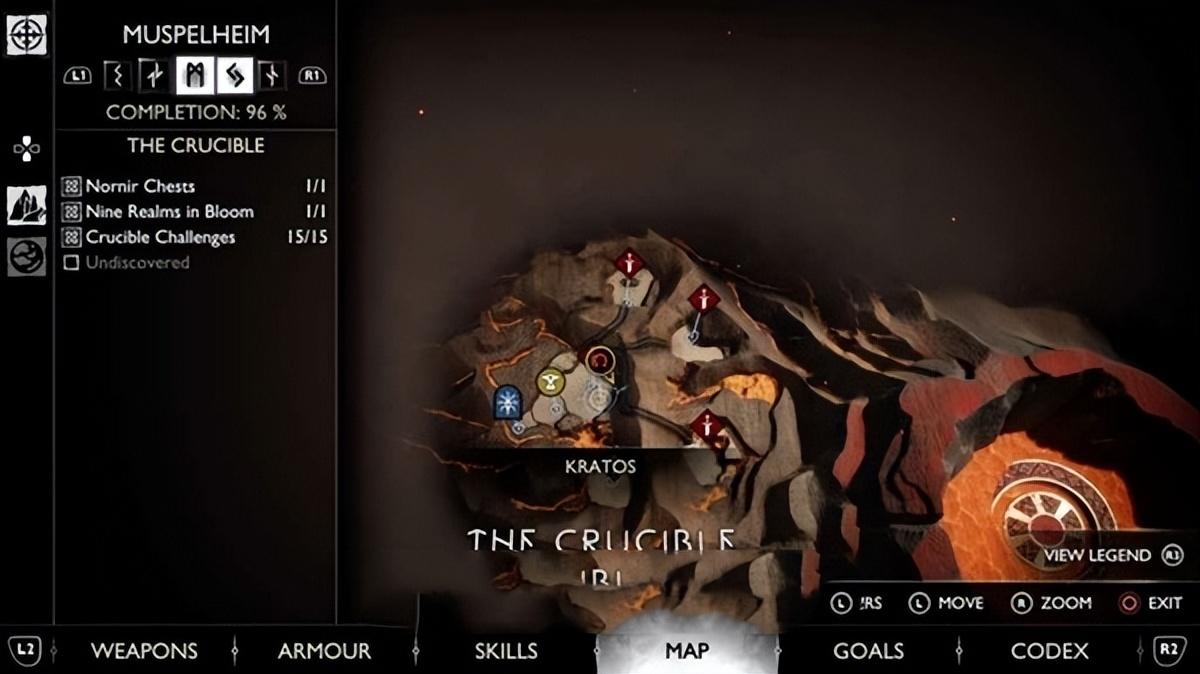
Task: Click the crosshair icon in the sidebar
Action: (x=26, y=35)
